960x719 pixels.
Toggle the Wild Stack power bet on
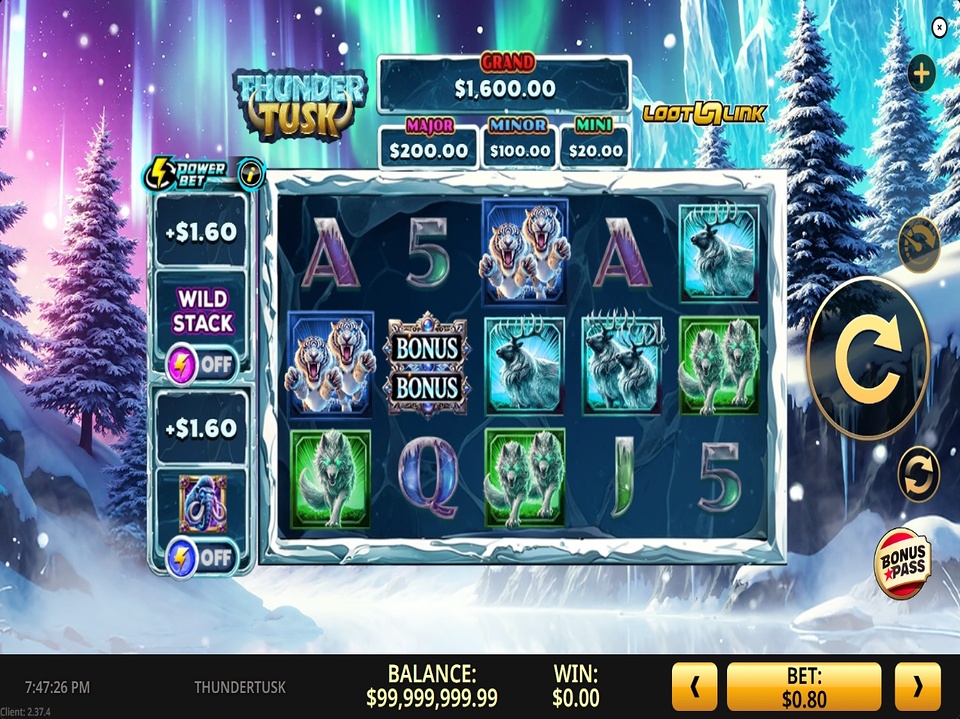(201, 362)
